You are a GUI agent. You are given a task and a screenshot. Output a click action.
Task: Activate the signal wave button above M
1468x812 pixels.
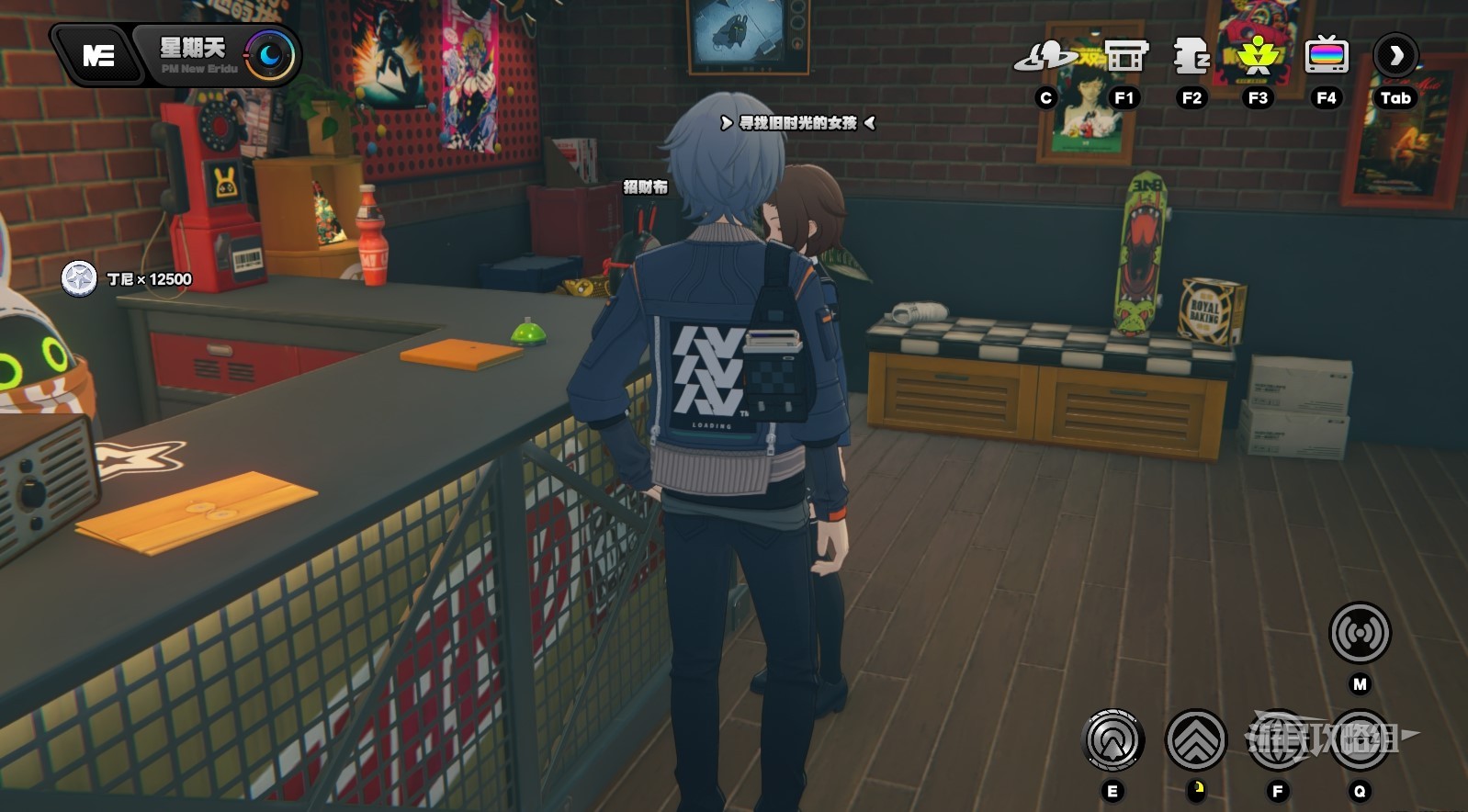(1360, 633)
